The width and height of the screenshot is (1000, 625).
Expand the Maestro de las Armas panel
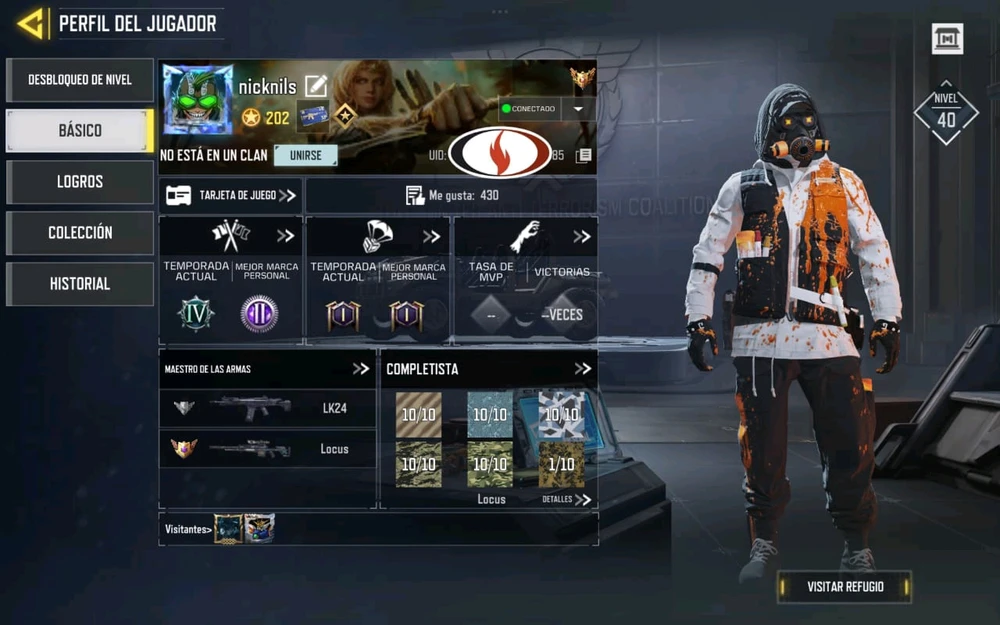[x=361, y=369]
